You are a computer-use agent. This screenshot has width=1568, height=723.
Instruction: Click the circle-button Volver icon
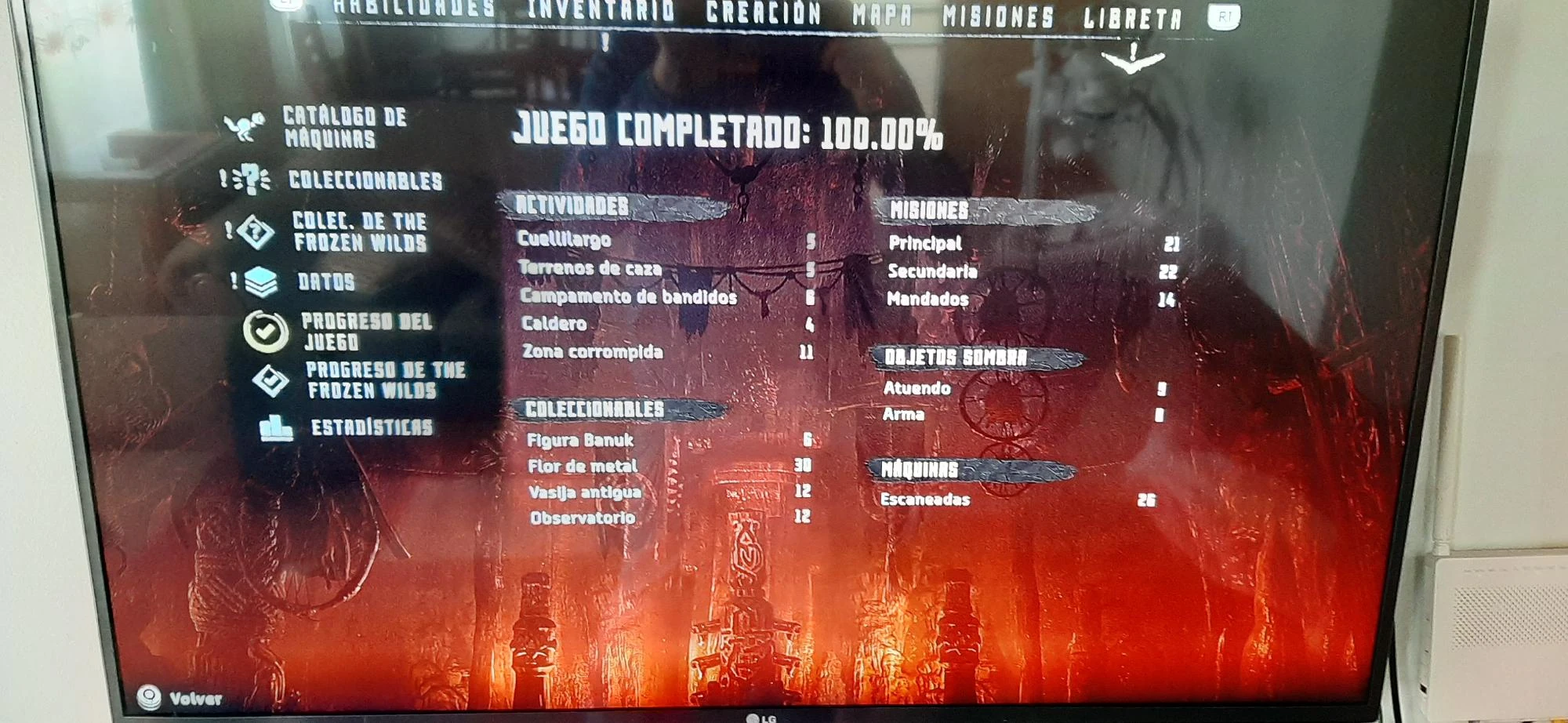149,695
